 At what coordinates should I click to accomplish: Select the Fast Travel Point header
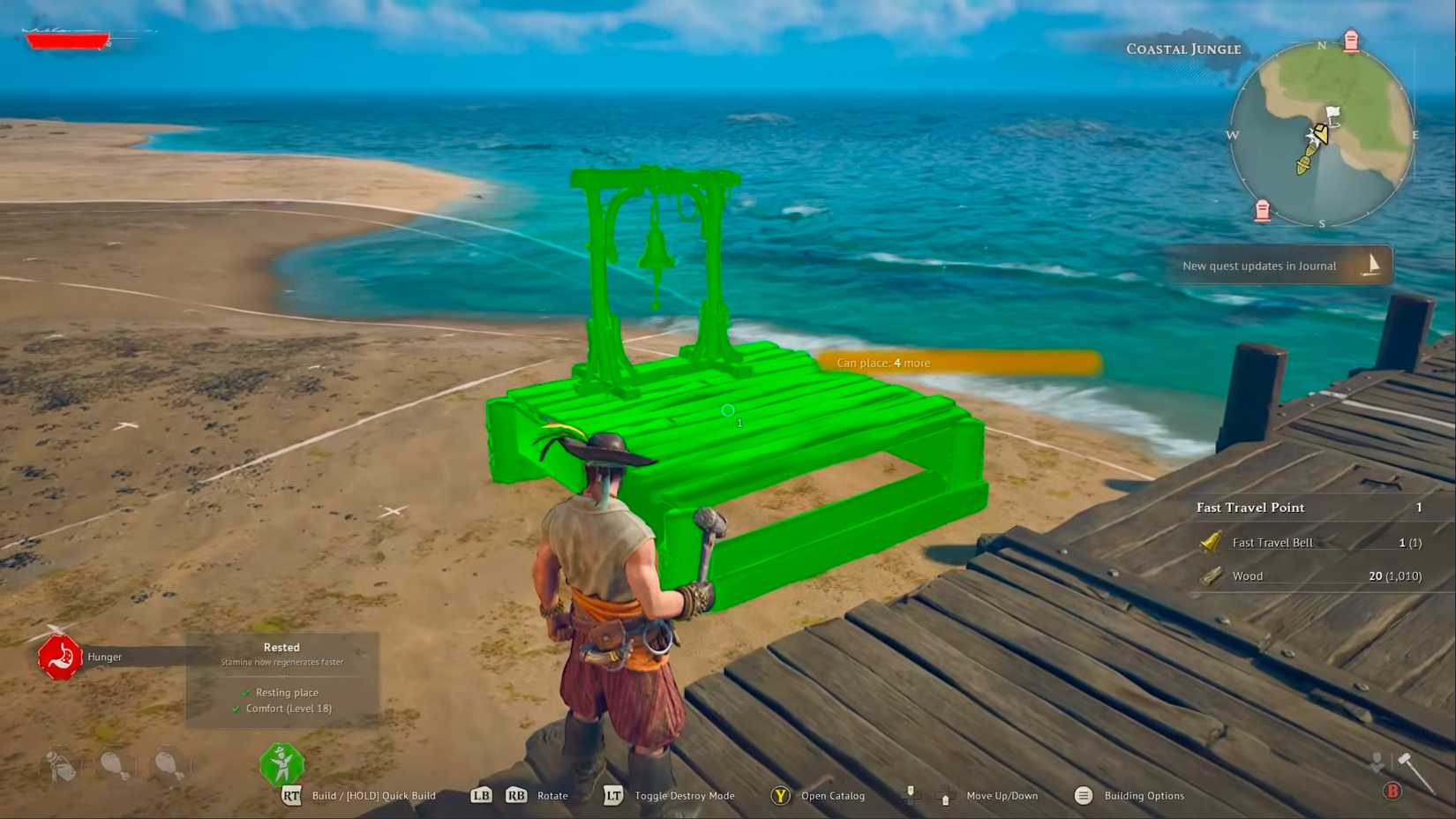tap(1250, 507)
